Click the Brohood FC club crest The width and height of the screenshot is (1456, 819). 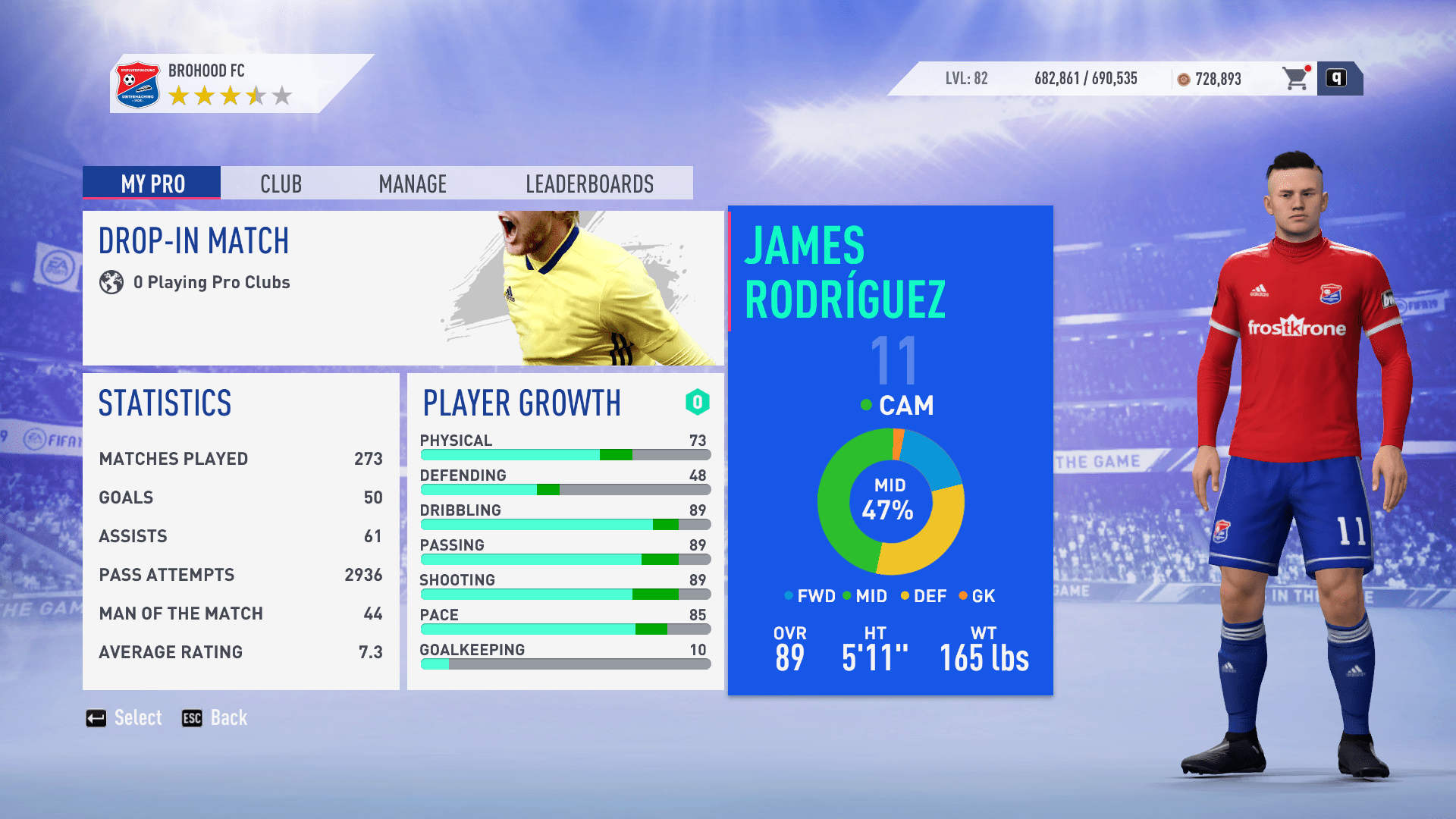click(x=137, y=84)
